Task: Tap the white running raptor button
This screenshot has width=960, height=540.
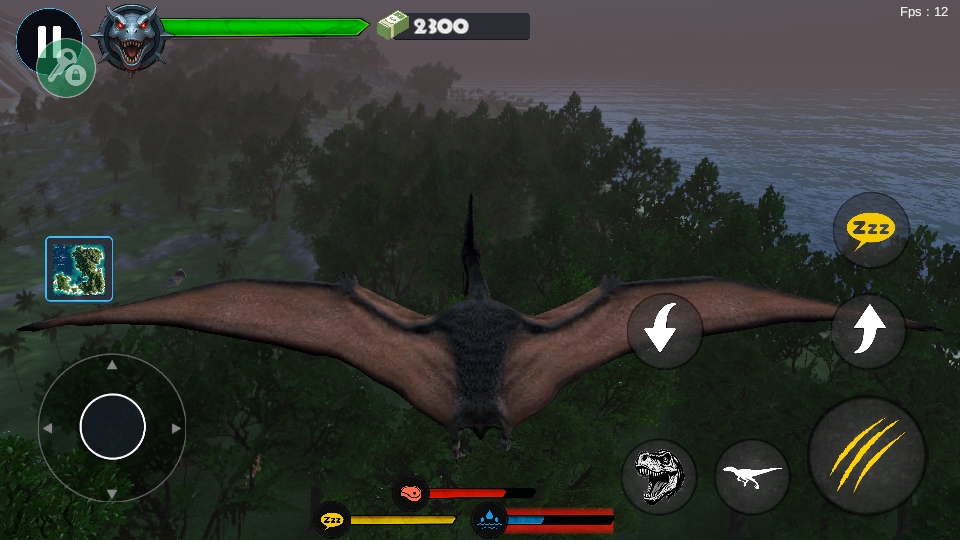Action: [x=752, y=476]
